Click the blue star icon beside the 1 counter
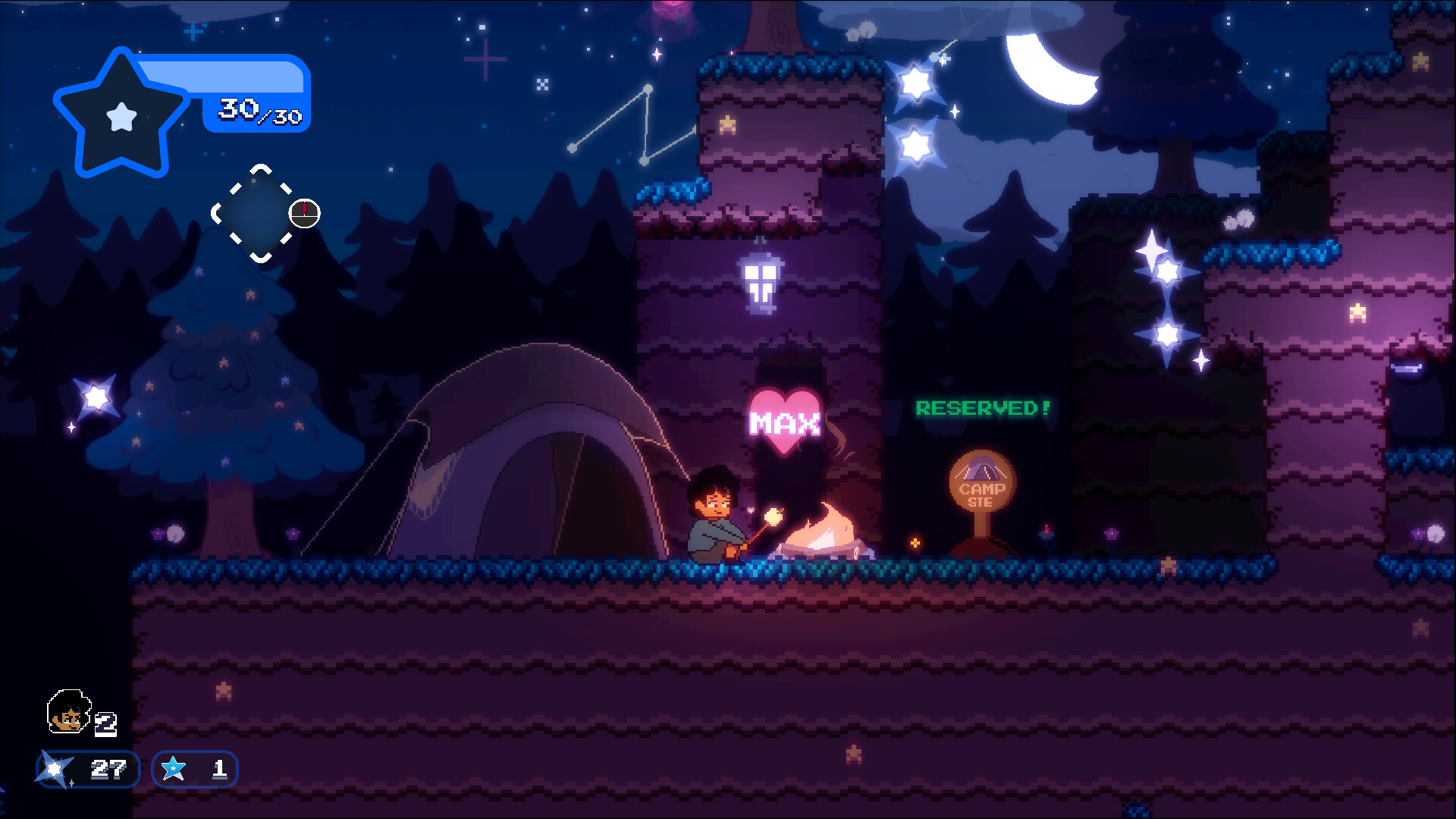The width and height of the screenshot is (1456, 819). [x=174, y=770]
